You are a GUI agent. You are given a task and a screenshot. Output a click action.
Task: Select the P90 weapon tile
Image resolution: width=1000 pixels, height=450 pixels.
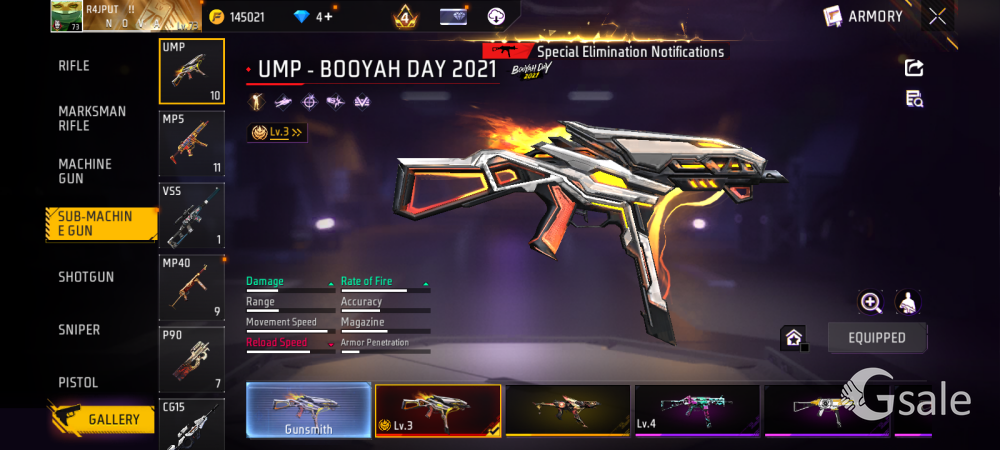coord(192,359)
